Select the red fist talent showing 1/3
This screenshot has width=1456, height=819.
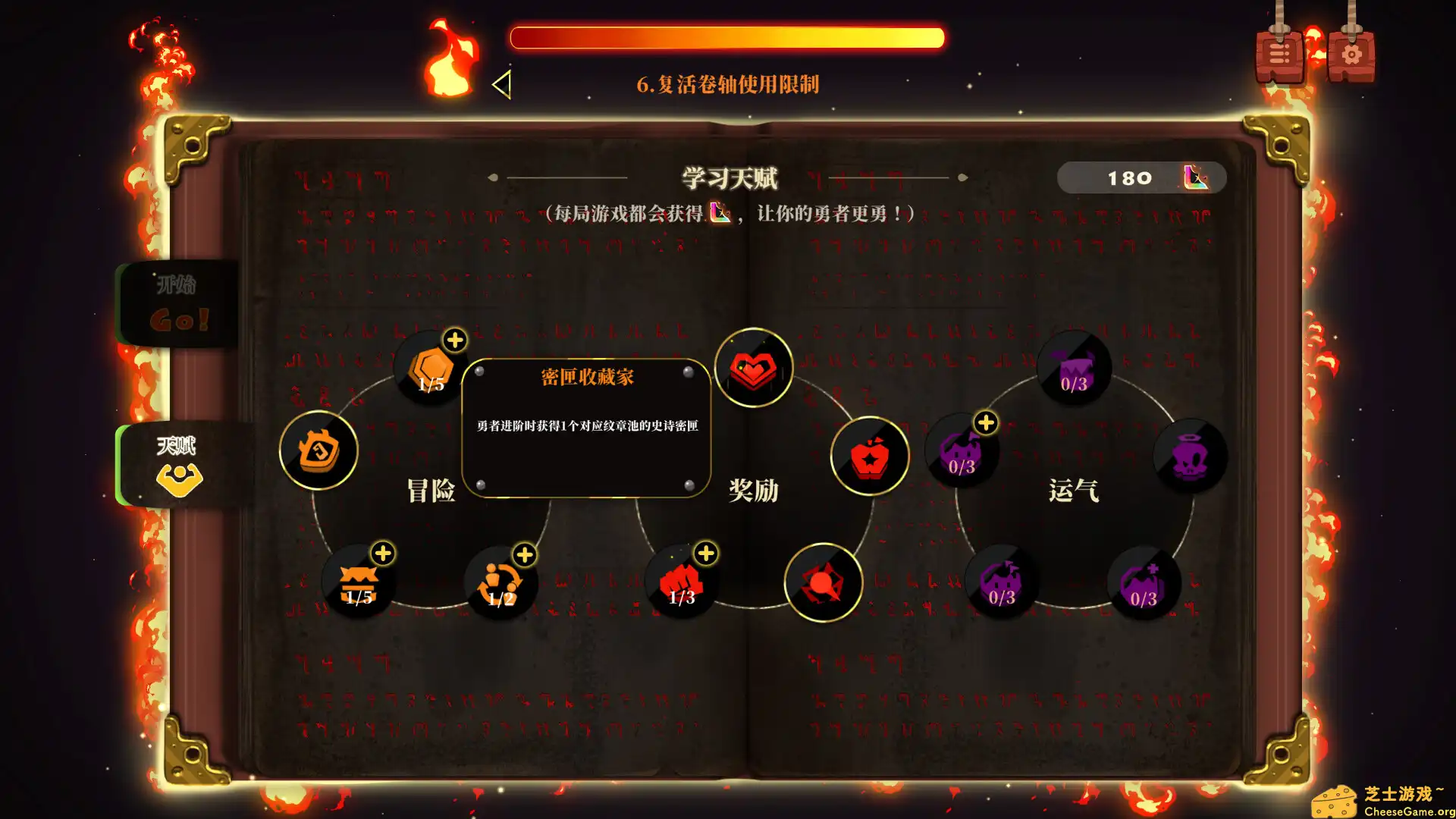(x=680, y=582)
